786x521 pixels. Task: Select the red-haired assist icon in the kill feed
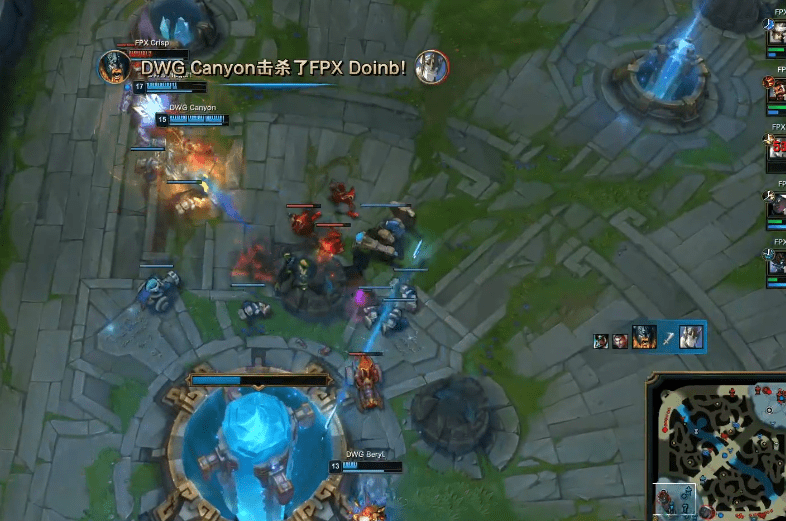click(620, 341)
